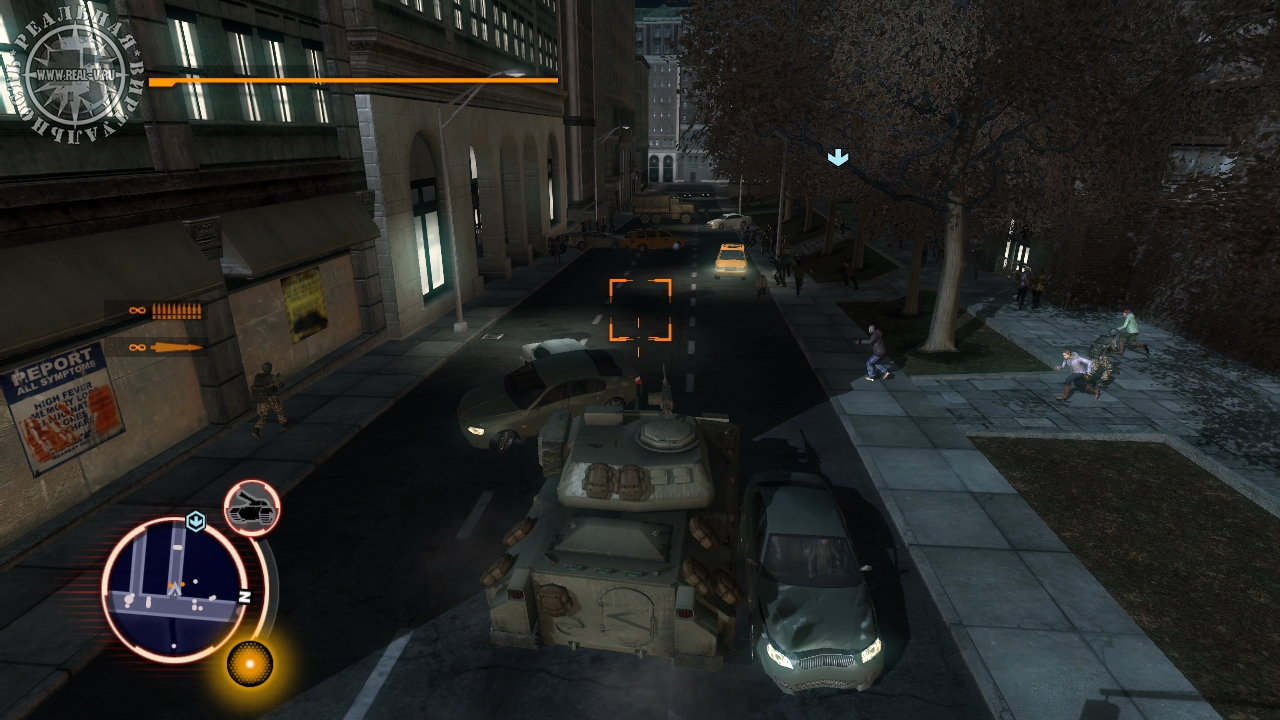Choose the tank cannon shell weapon icon
The height and width of the screenshot is (720, 1280).
[176, 348]
